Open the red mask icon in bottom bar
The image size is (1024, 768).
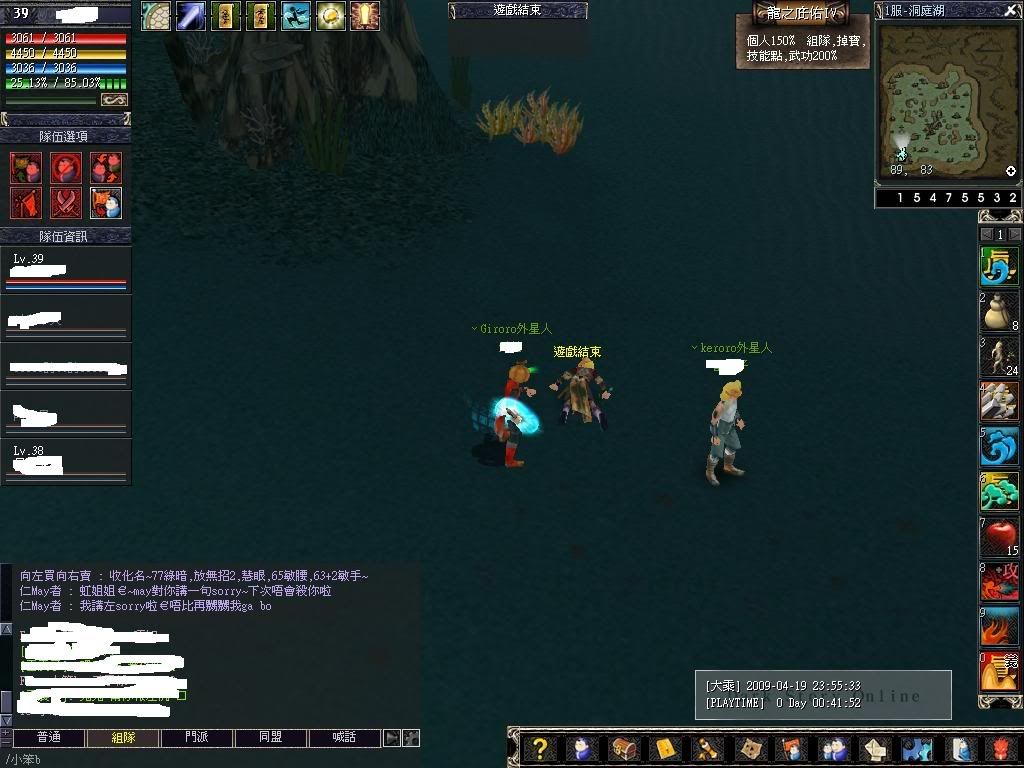(1003, 749)
